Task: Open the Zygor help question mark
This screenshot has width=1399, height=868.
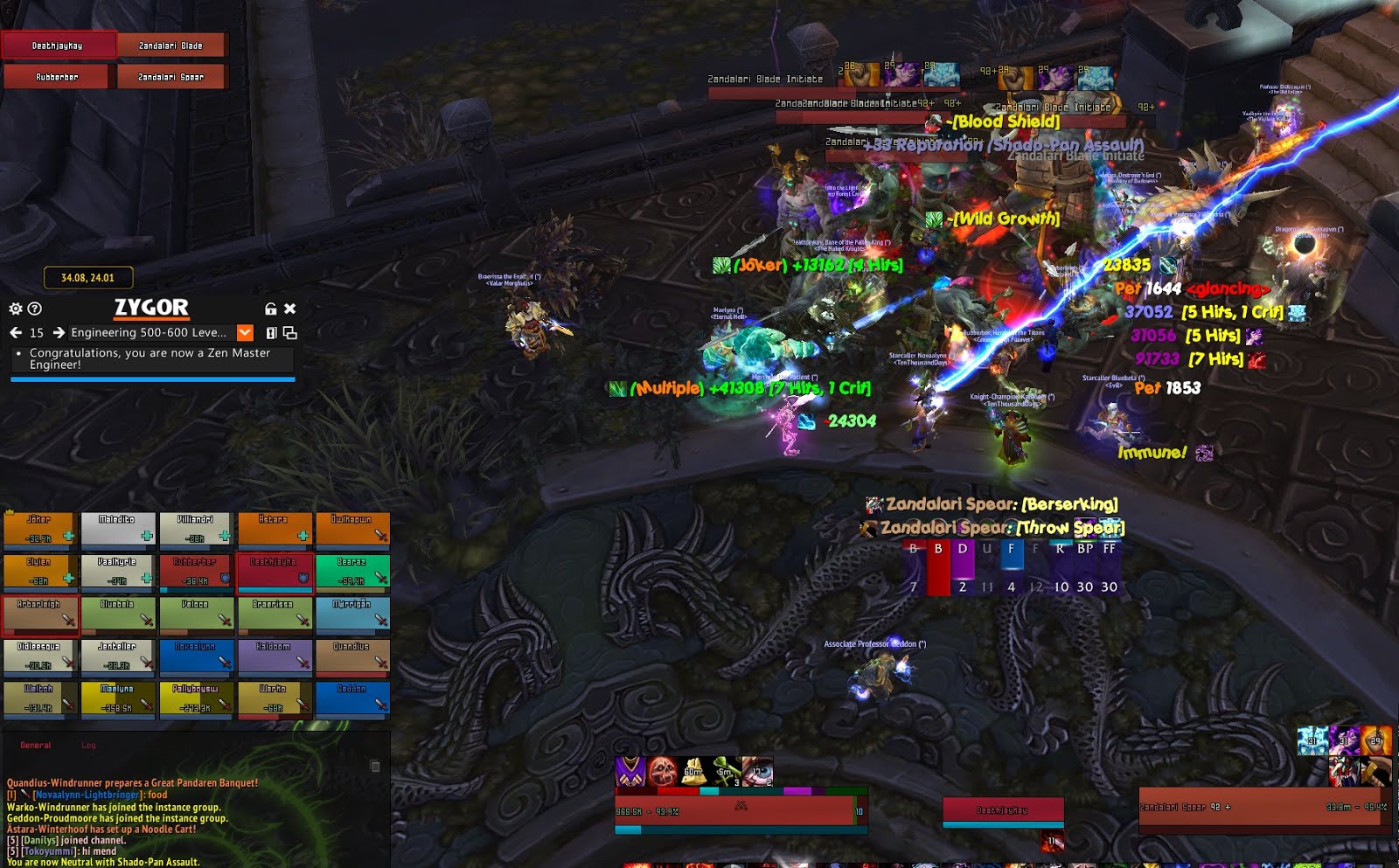Action: [x=35, y=309]
